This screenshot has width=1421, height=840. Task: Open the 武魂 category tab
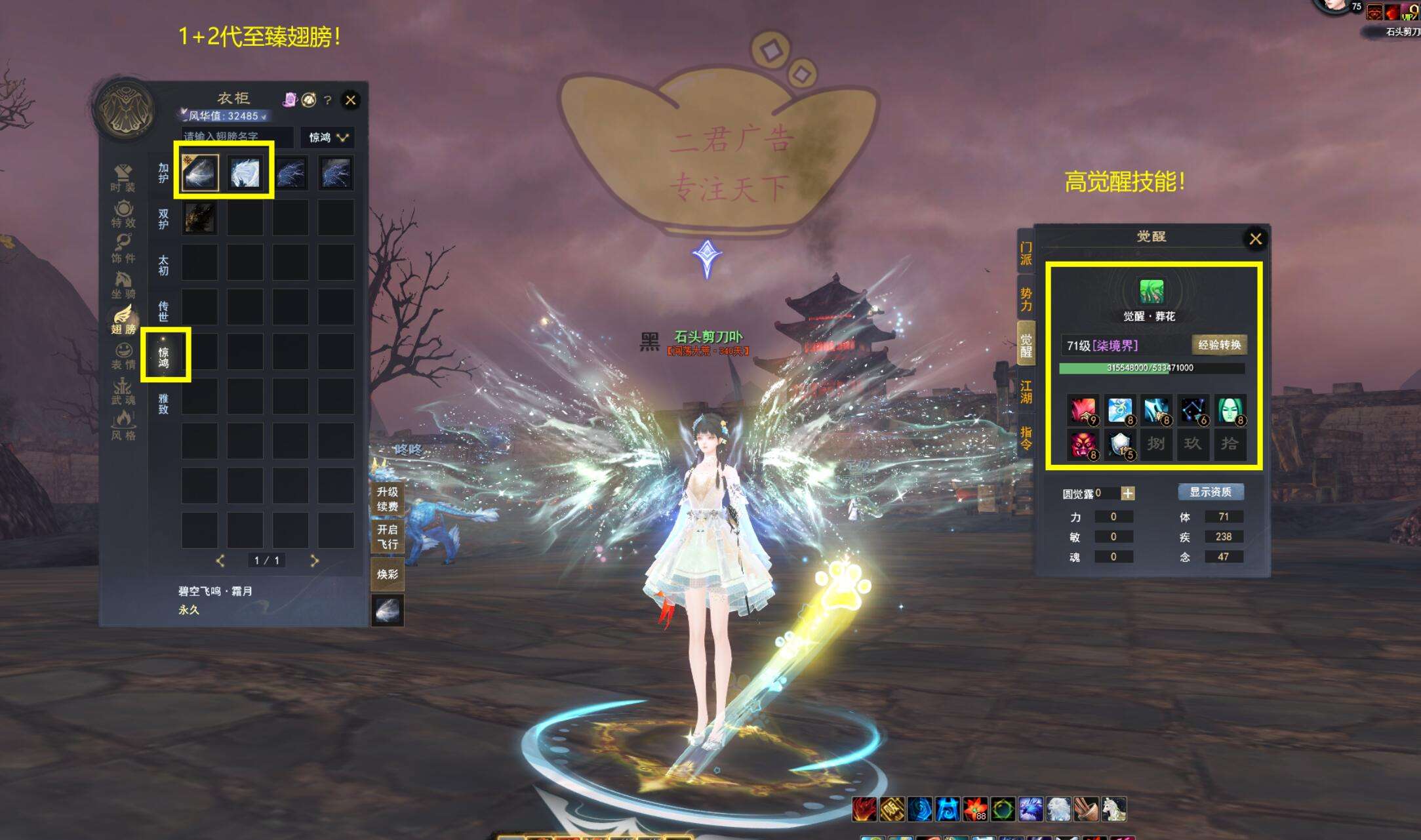point(123,391)
